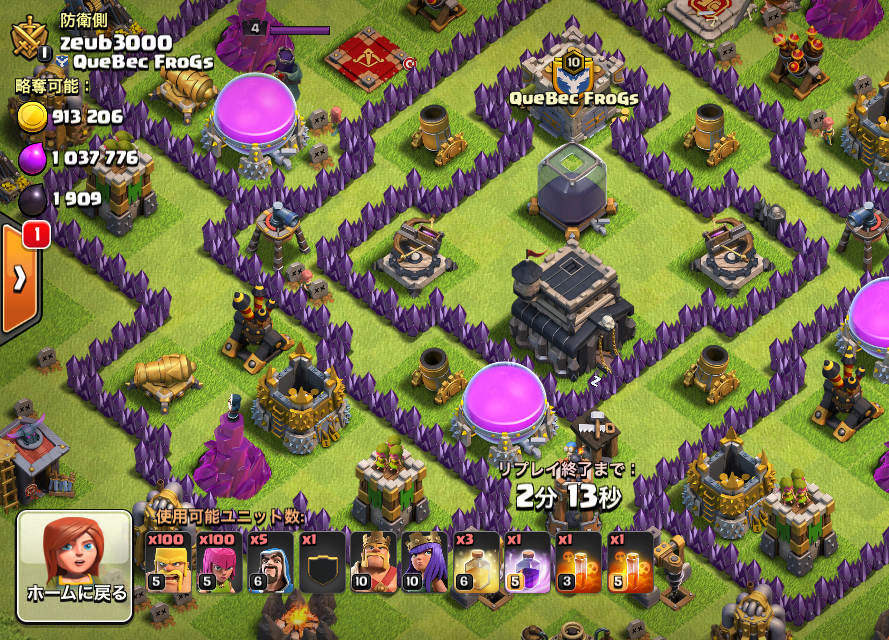Viewport: 889px width, 640px height.
Task: Pick the Archer Queen hero slot
Action: click(424, 562)
